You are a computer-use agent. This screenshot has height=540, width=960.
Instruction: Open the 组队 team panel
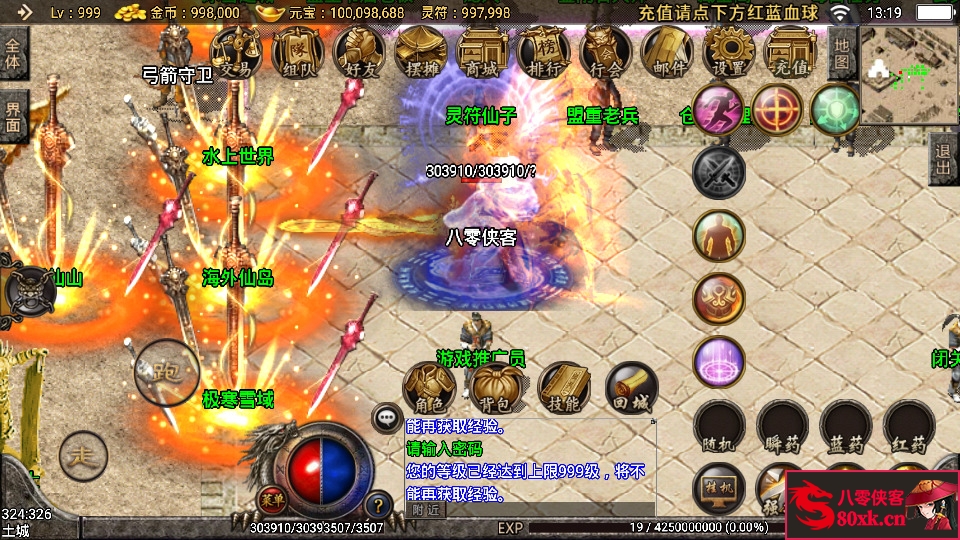pyautogui.click(x=298, y=50)
